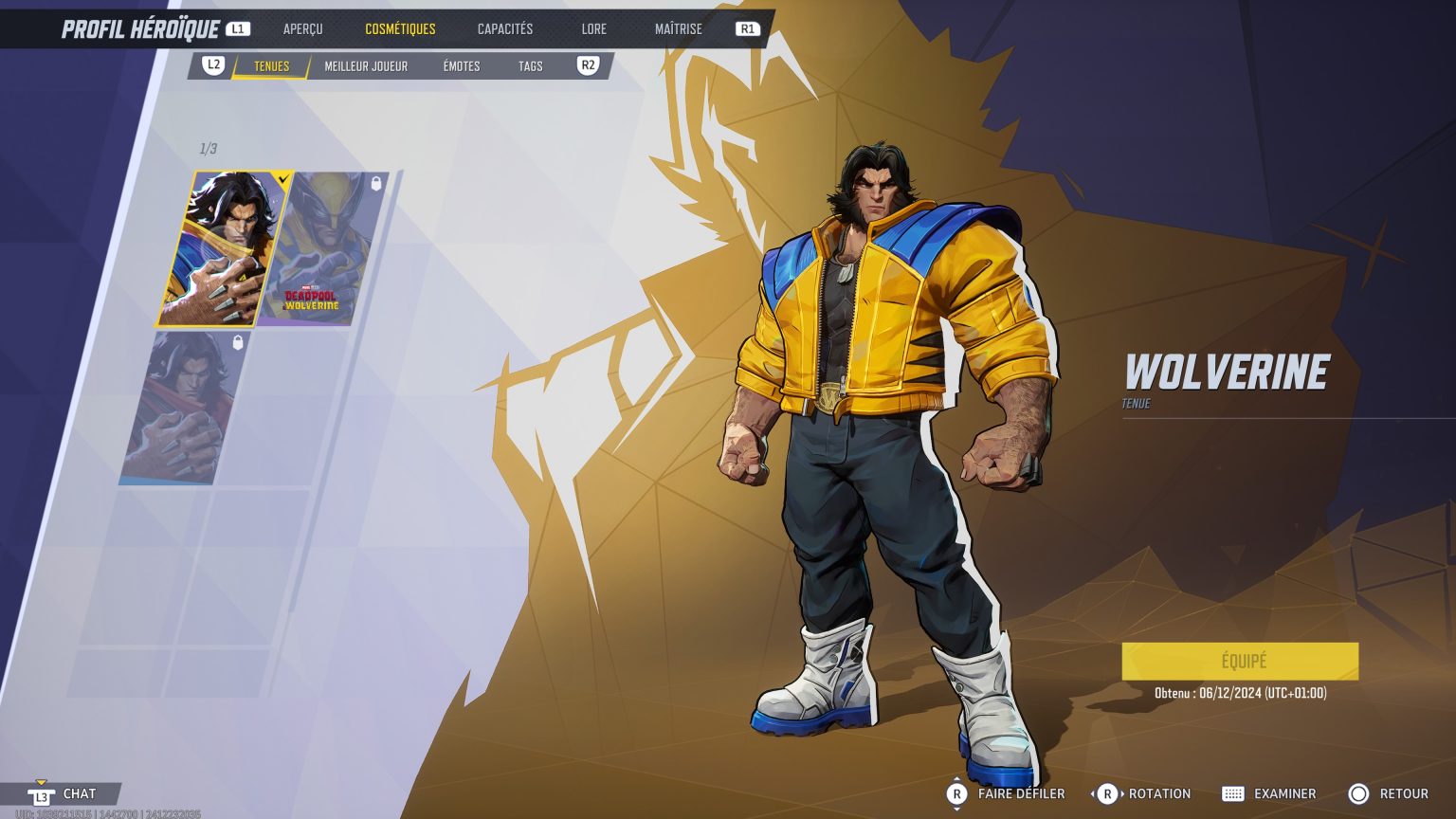1456x819 pixels.
Task: Click the lock on the Deadpool & Wolverine skin
Action: coord(378,182)
